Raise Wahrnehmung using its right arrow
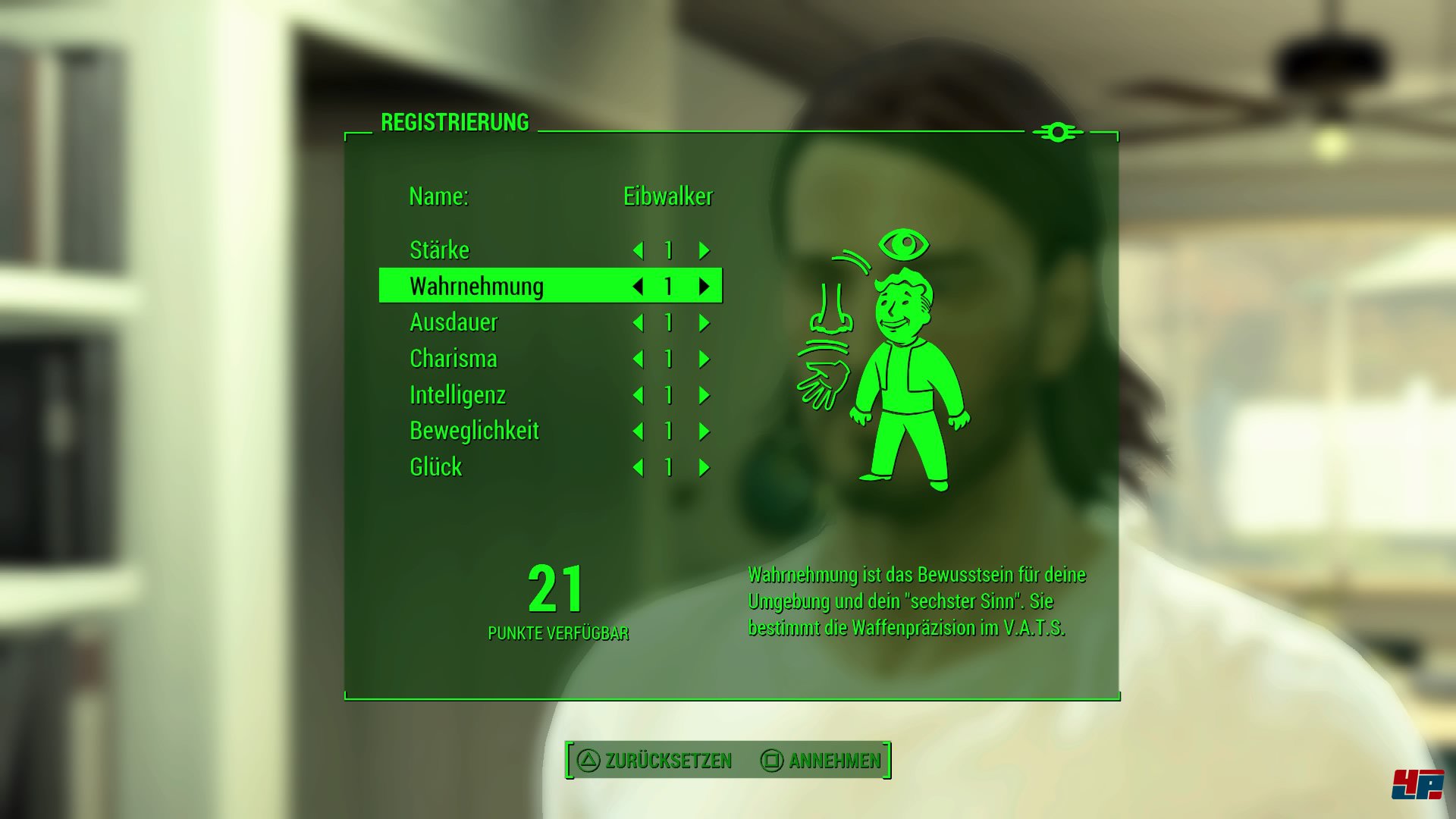Viewport: 1456px width, 819px height. tap(704, 287)
